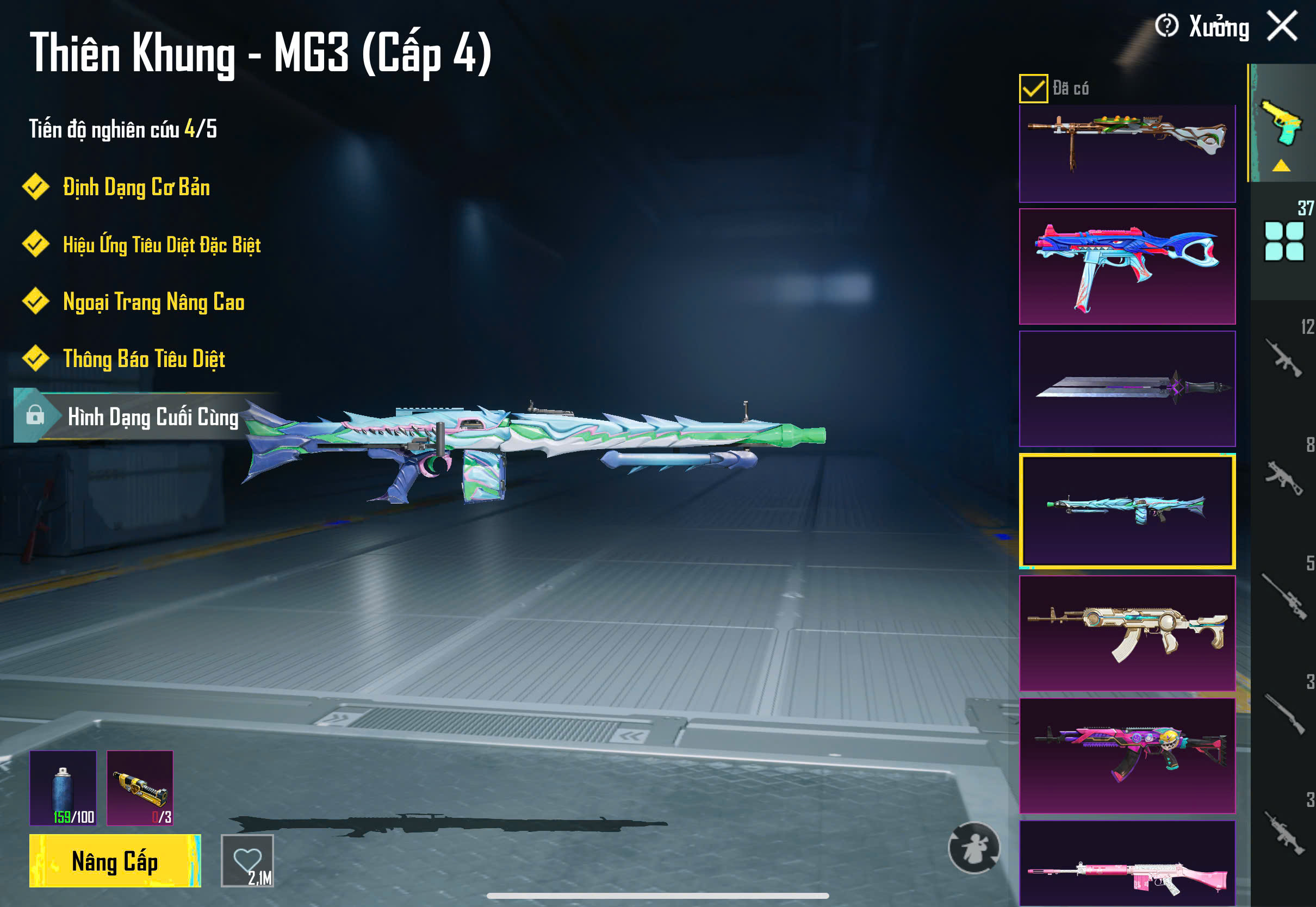The image size is (1316, 907).
Task: Select the brown and white machine gun skin
Action: 1127,152
